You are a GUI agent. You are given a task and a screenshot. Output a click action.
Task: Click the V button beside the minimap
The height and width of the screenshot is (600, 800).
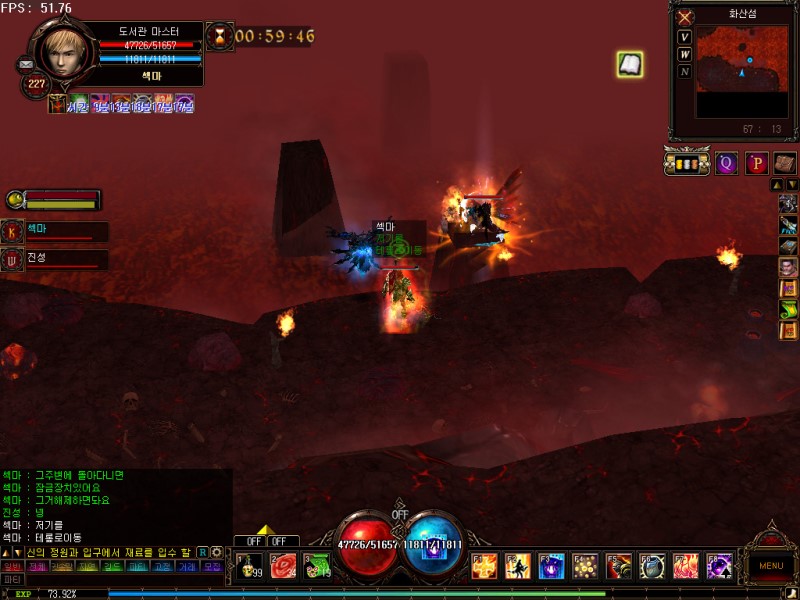pos(685,37)
